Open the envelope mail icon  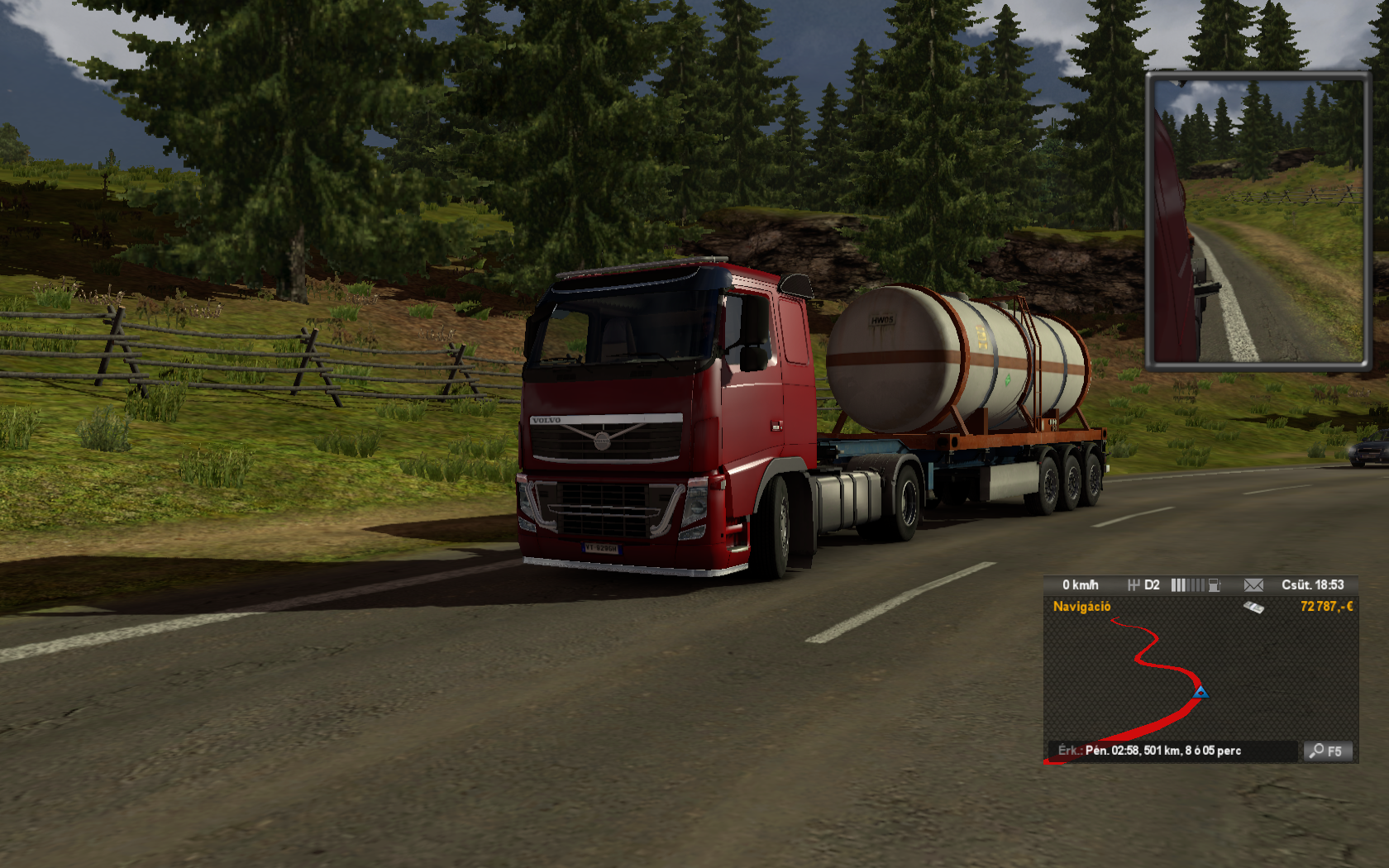[x=1253, y=585]
